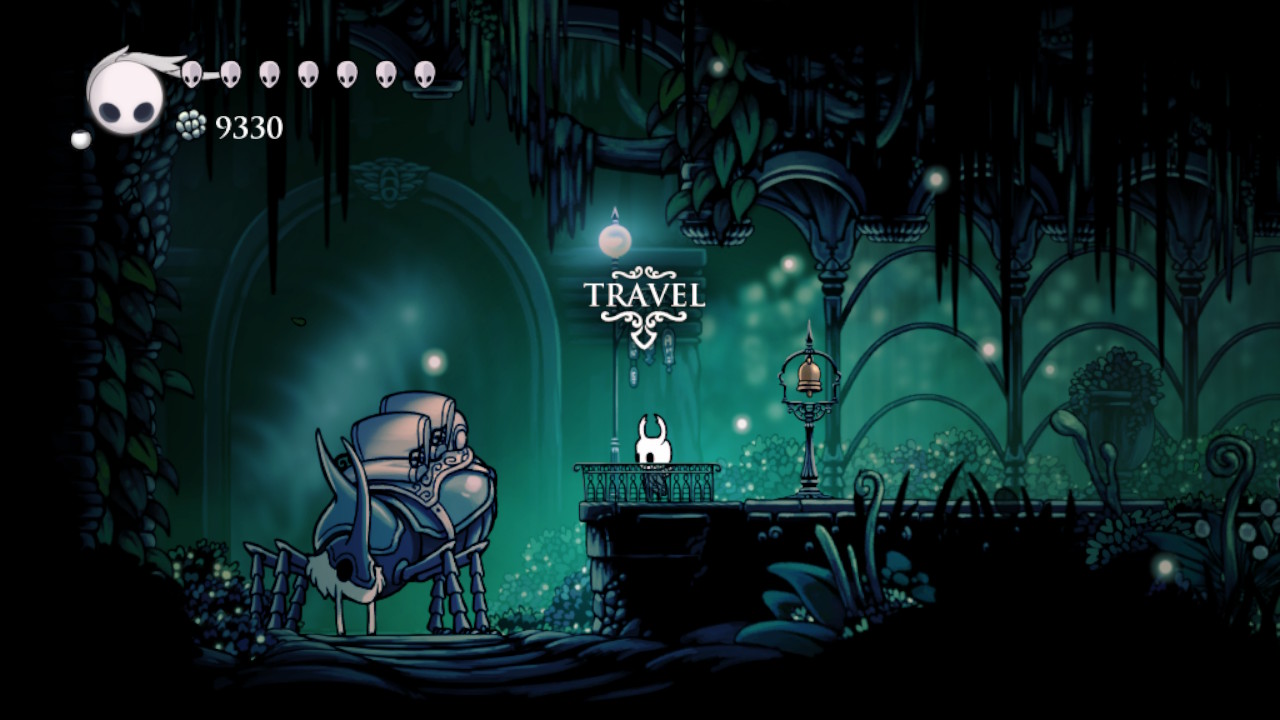Click the last health mask in the row
The width and height of the screenshot is (1280, 720).
click(423, 72)
